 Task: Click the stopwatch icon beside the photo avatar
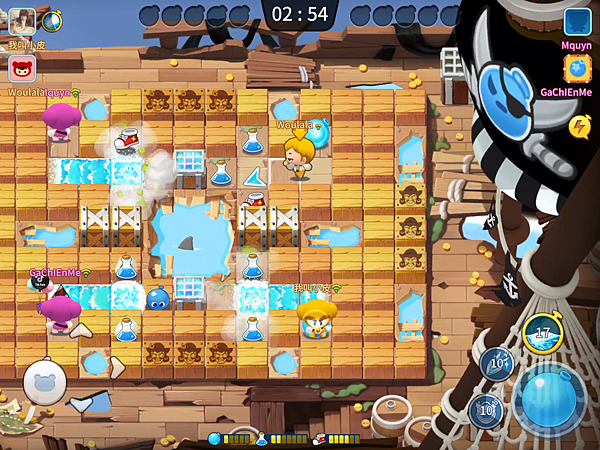pos(51,20)
